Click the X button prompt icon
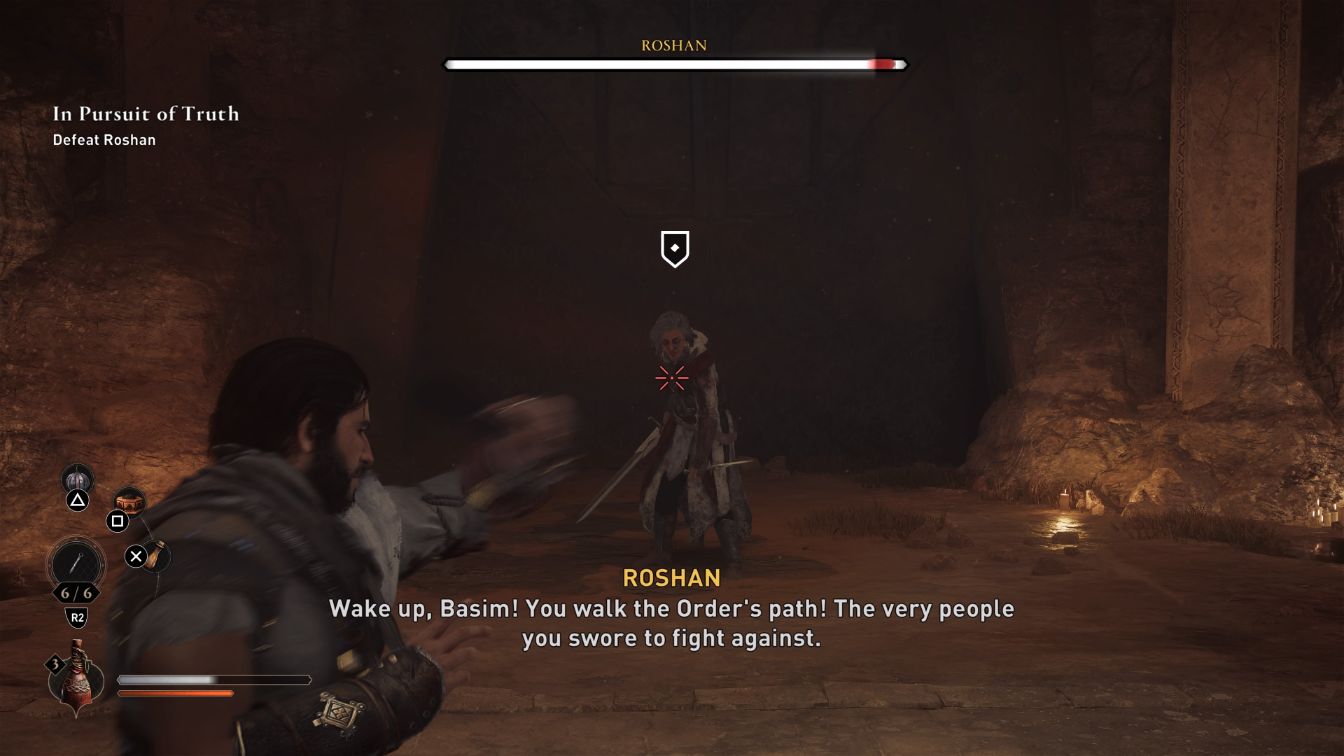This screenshot has width=1344, height=756. coord(138,558)
